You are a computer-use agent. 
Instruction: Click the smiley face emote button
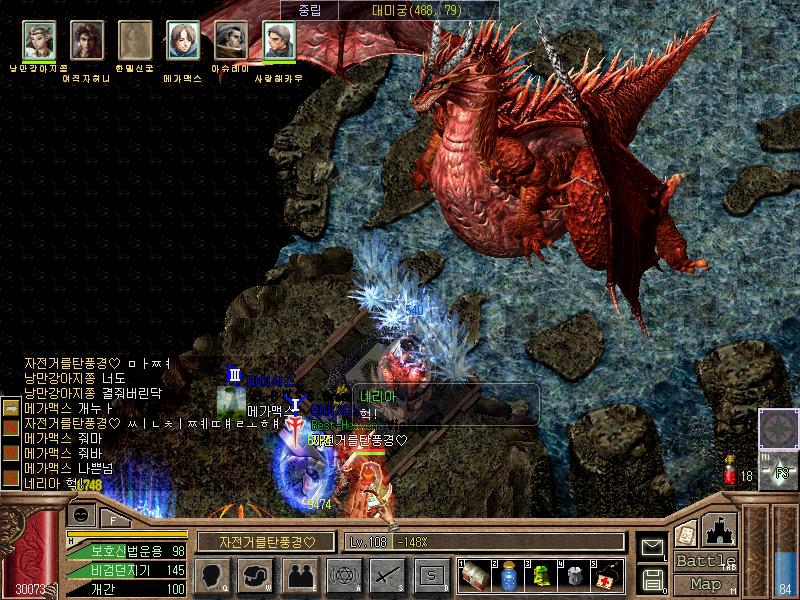[81, 513]
